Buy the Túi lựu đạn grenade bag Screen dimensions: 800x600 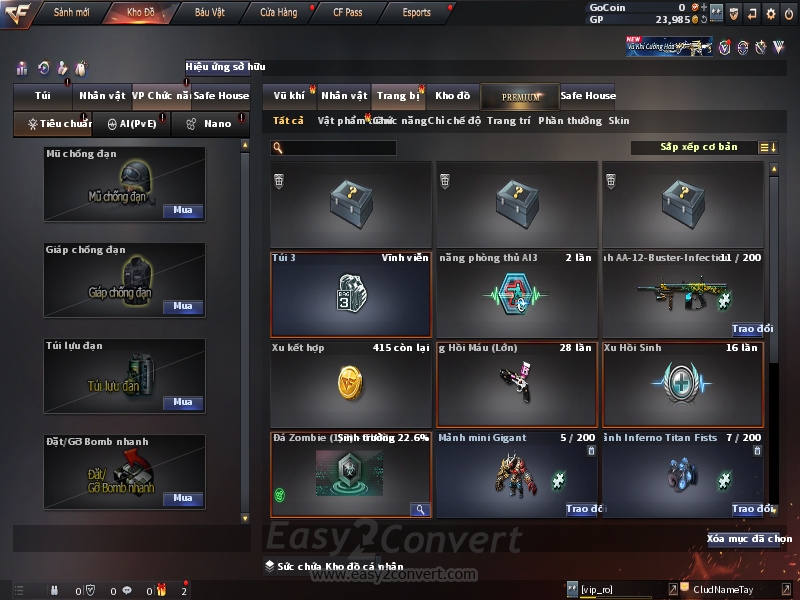tap(183, 402)
